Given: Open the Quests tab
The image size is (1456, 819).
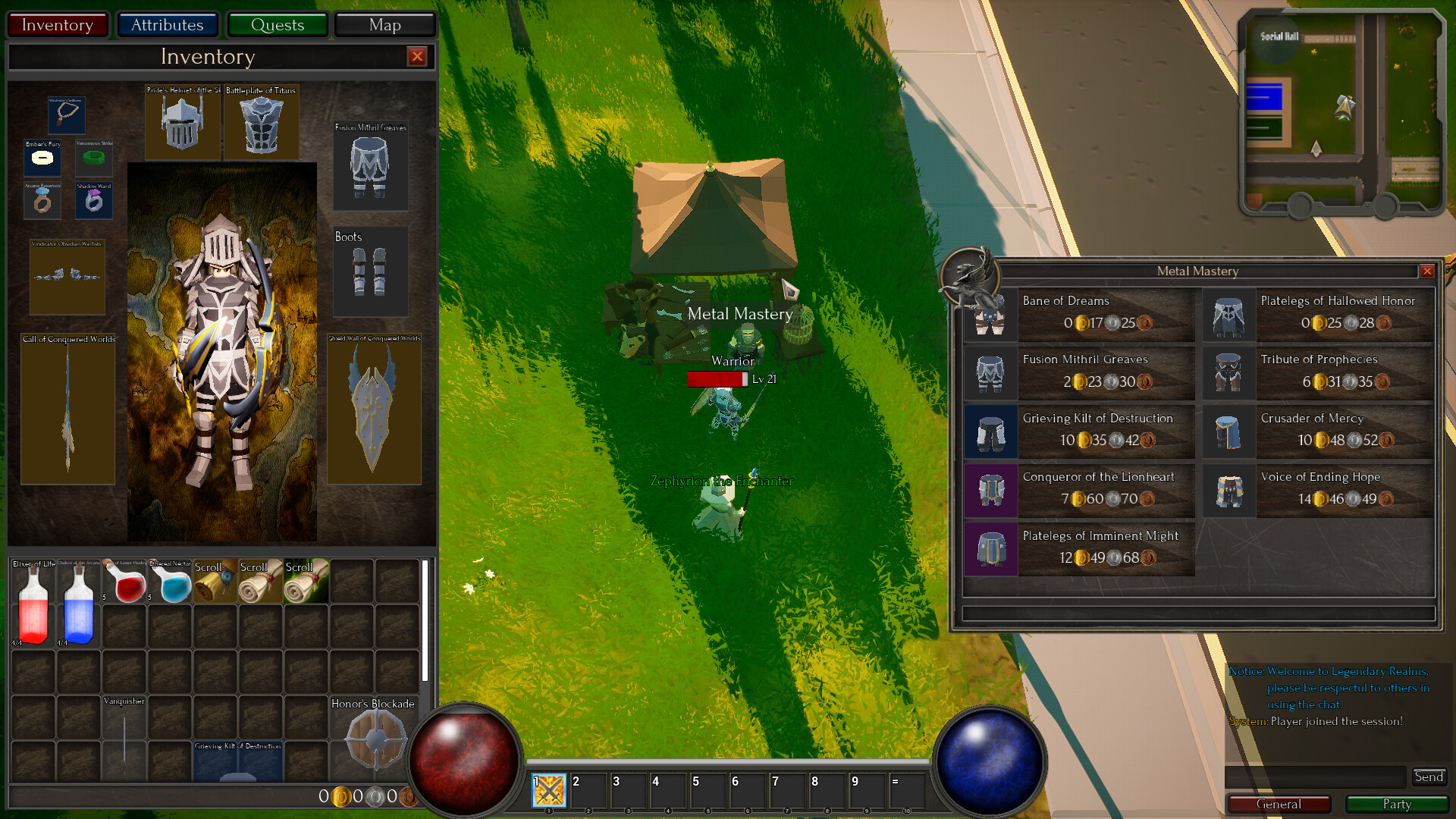Looking at the screenshot, I should click(278, 24).
